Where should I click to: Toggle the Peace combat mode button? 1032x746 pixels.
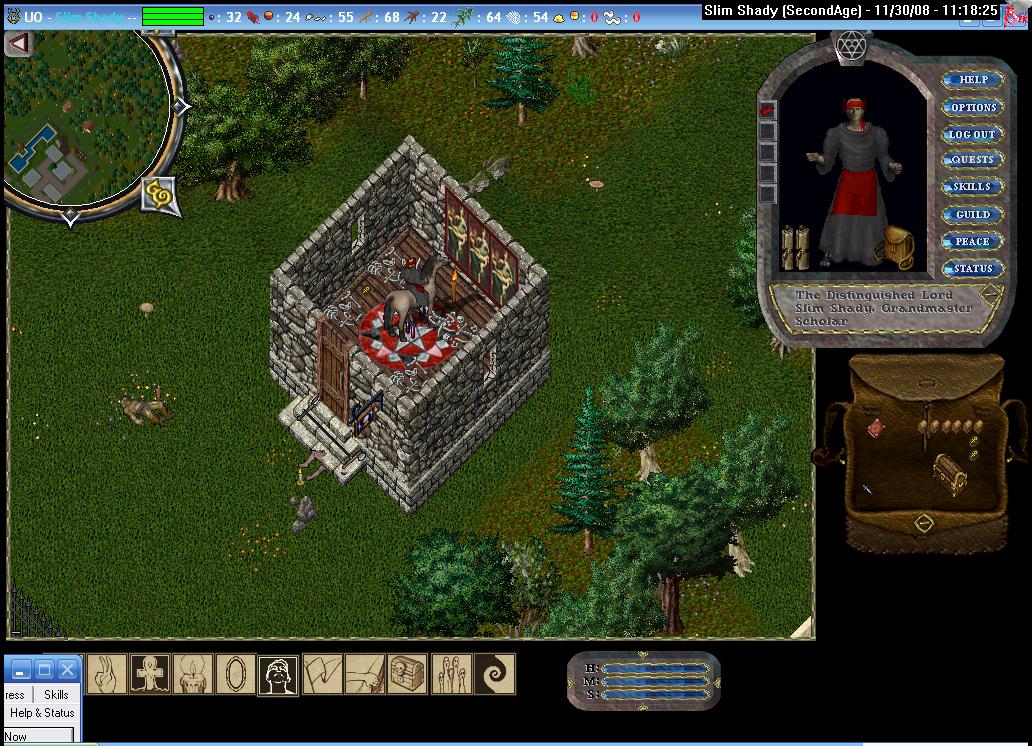(x=972, y=241)
